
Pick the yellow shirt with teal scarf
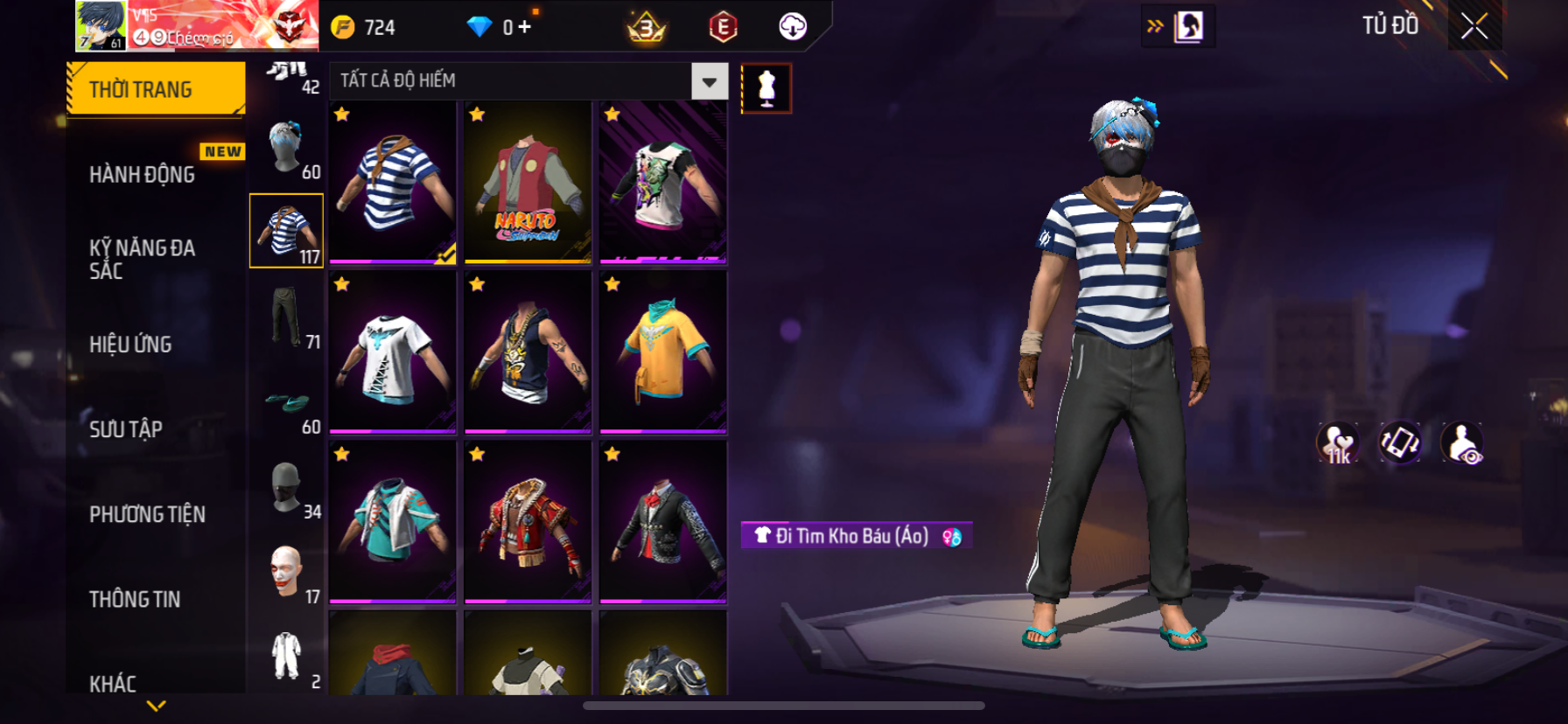[662, 352]
